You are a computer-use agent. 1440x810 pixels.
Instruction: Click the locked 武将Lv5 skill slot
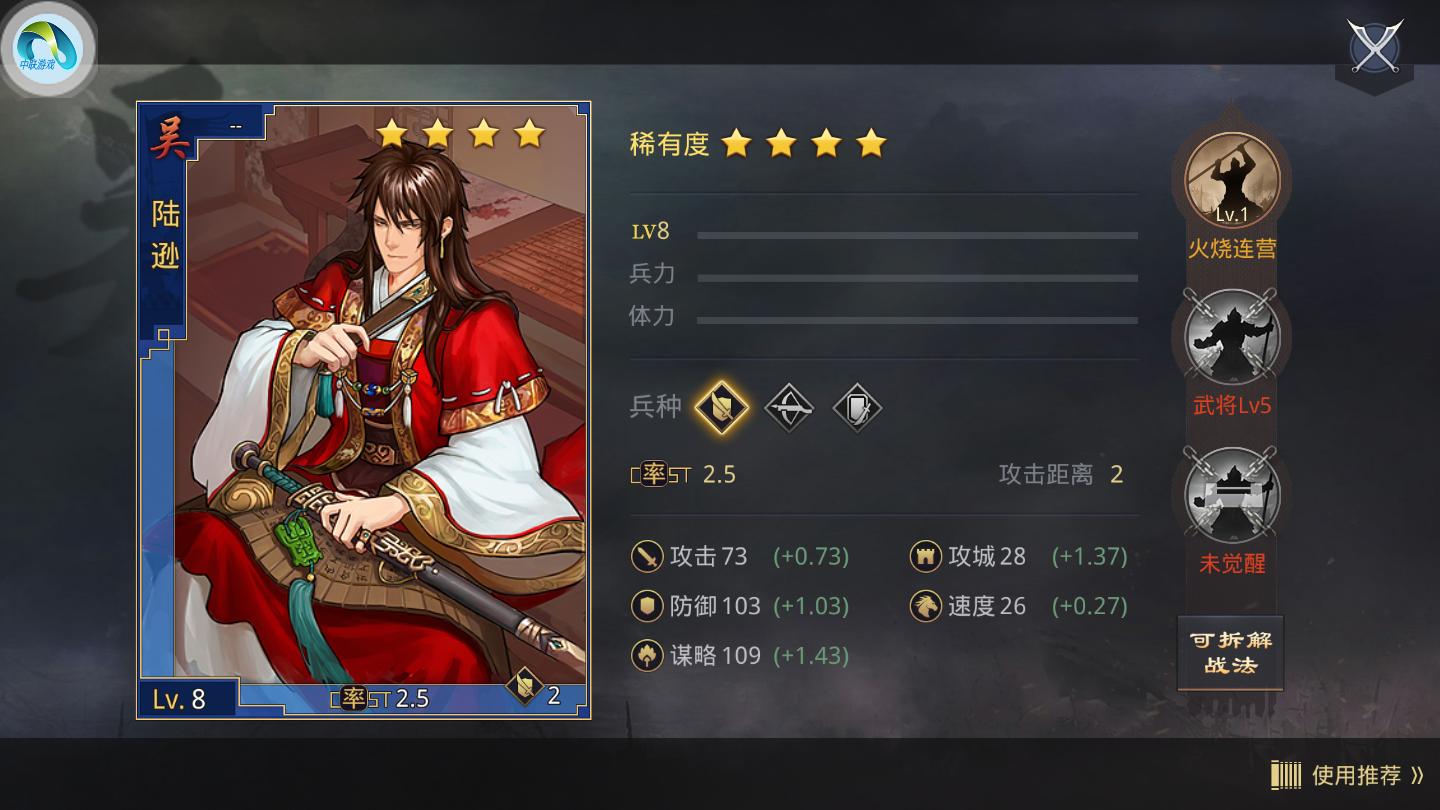tap(1232, 338)
